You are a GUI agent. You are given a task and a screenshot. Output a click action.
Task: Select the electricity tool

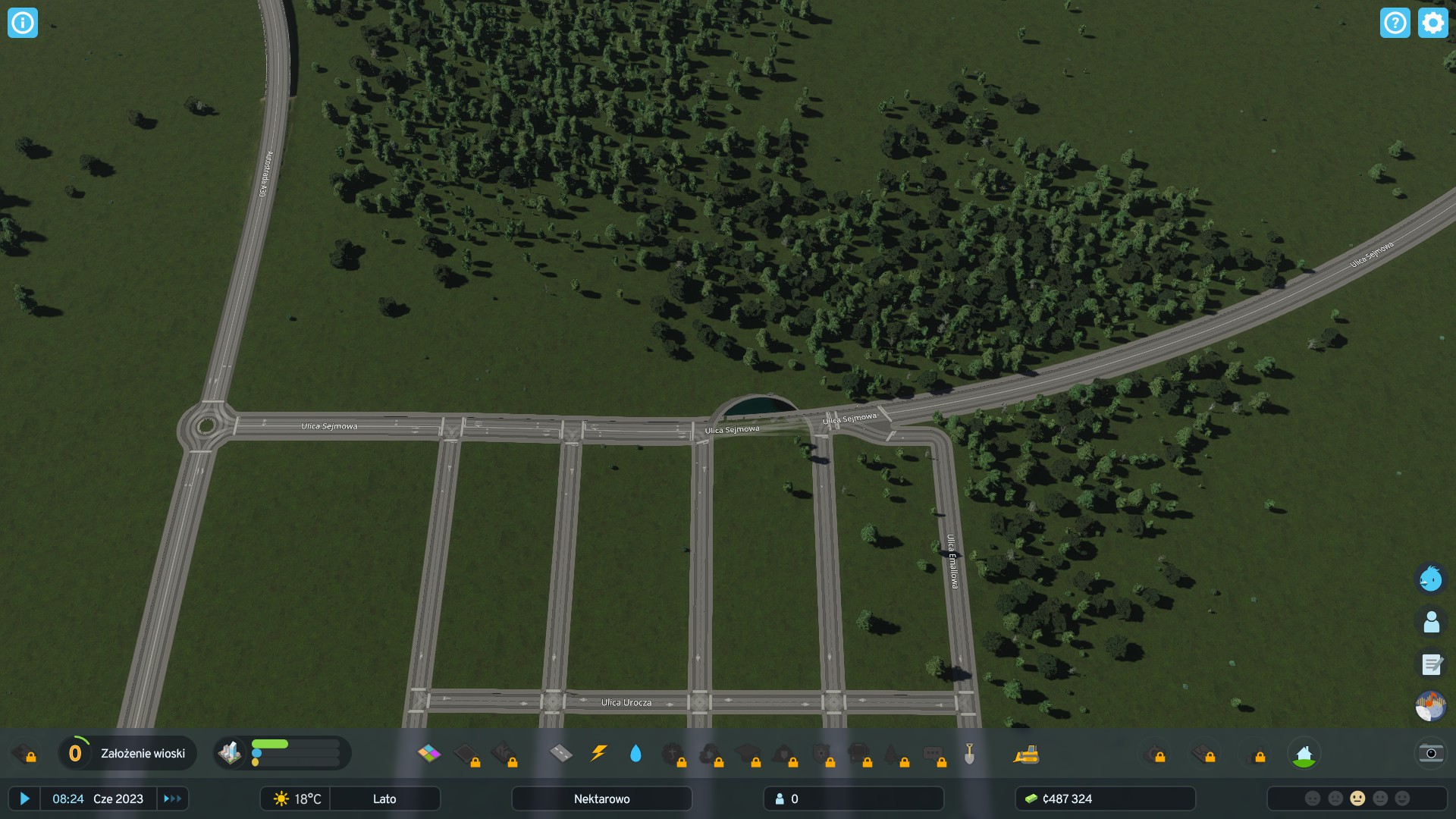(599, 753)
